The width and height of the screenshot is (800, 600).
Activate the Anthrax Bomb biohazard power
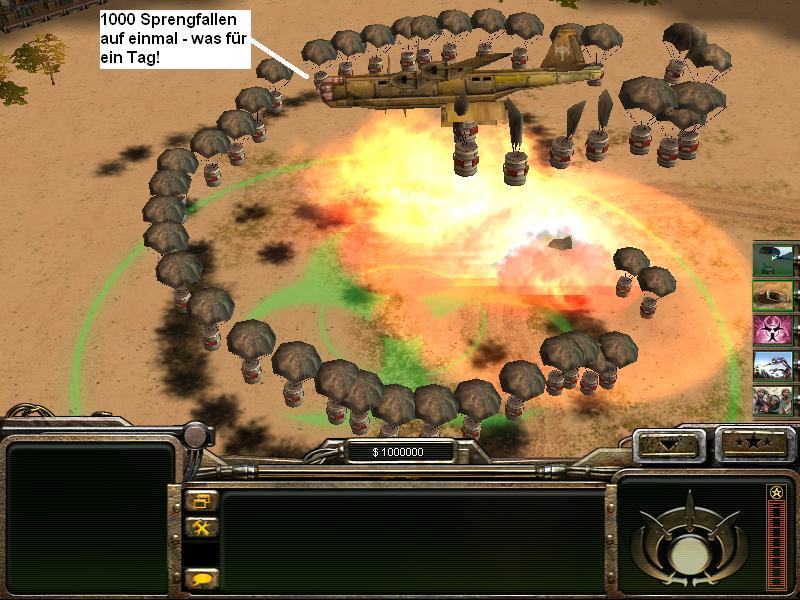(773, 330)
